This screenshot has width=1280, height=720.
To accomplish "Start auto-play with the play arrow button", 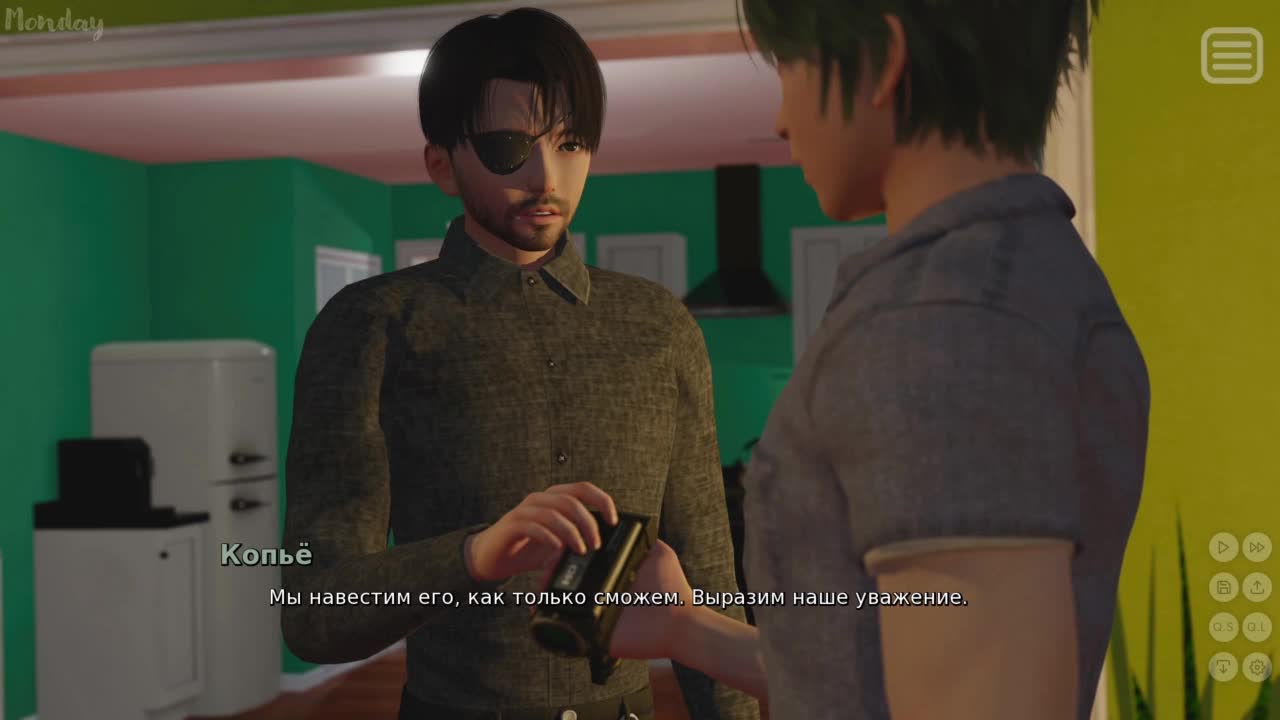I will coord(1223,547).
